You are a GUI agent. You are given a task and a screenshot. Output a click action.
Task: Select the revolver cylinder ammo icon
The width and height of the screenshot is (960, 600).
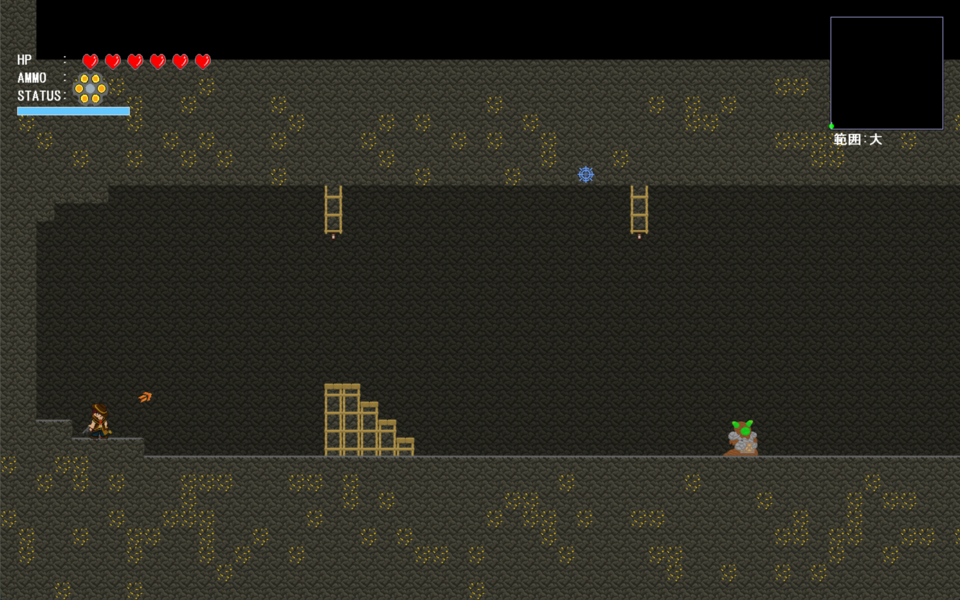click(x=90, y=88)
